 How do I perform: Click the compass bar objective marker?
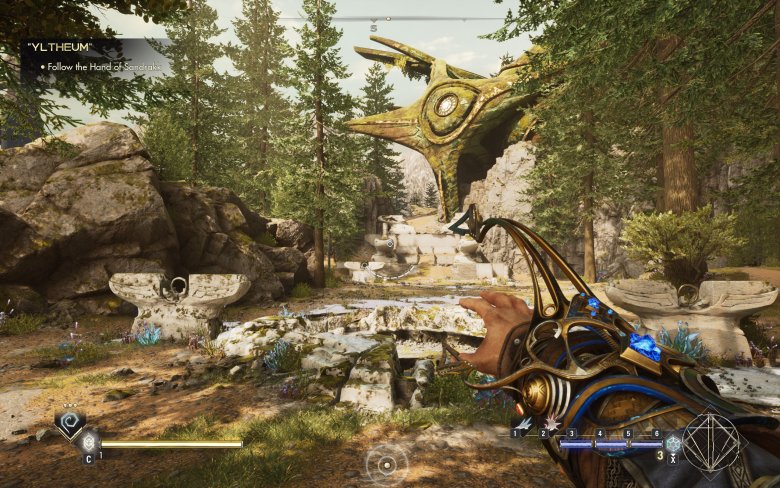pyautogui.click(x=374, y=22)
